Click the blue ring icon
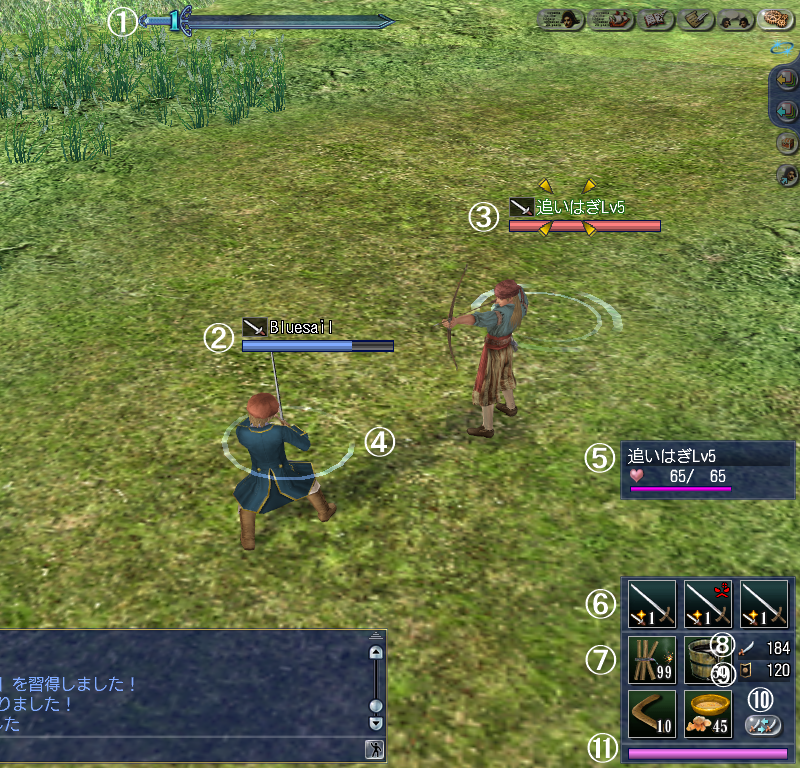 [780, 47]
